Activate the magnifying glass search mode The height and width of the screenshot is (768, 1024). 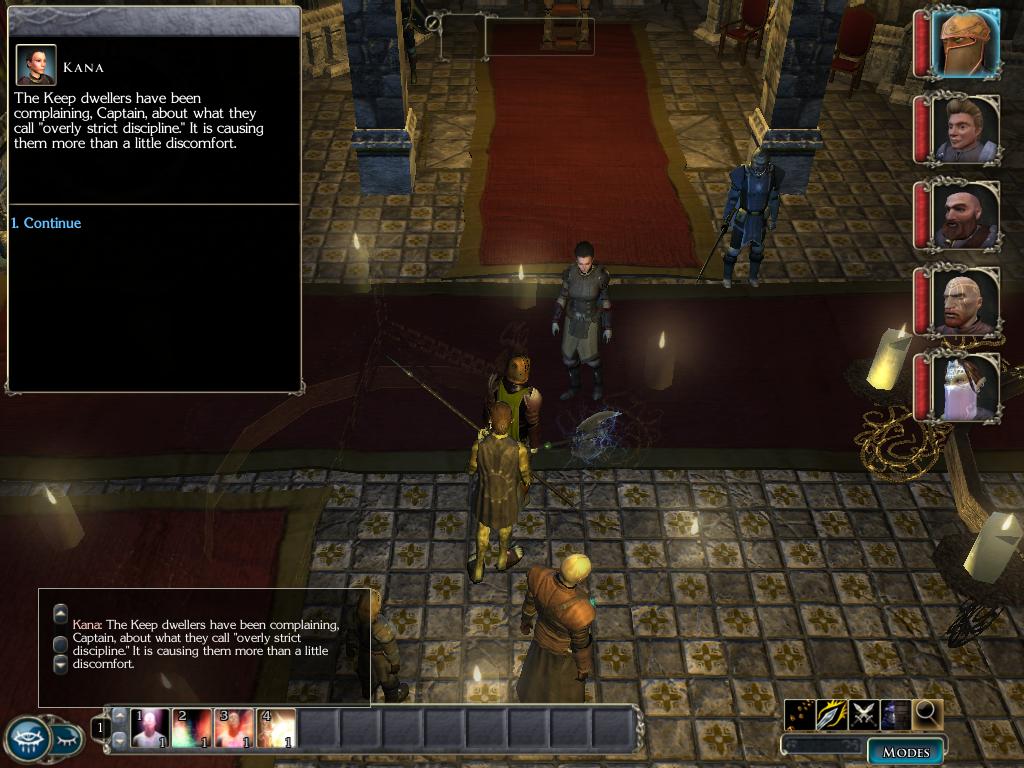coord(928,714)
